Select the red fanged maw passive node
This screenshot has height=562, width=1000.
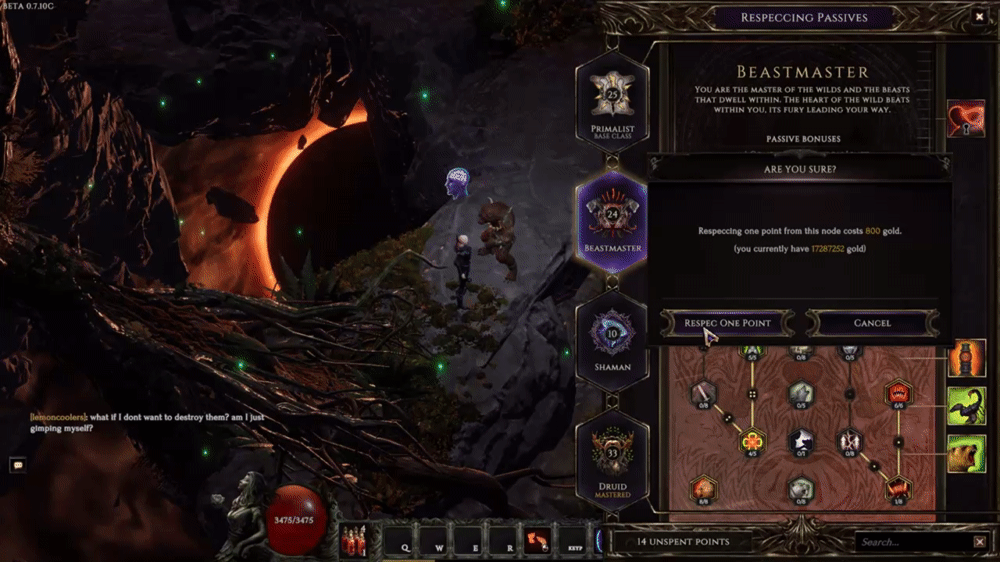coord(897,393)
